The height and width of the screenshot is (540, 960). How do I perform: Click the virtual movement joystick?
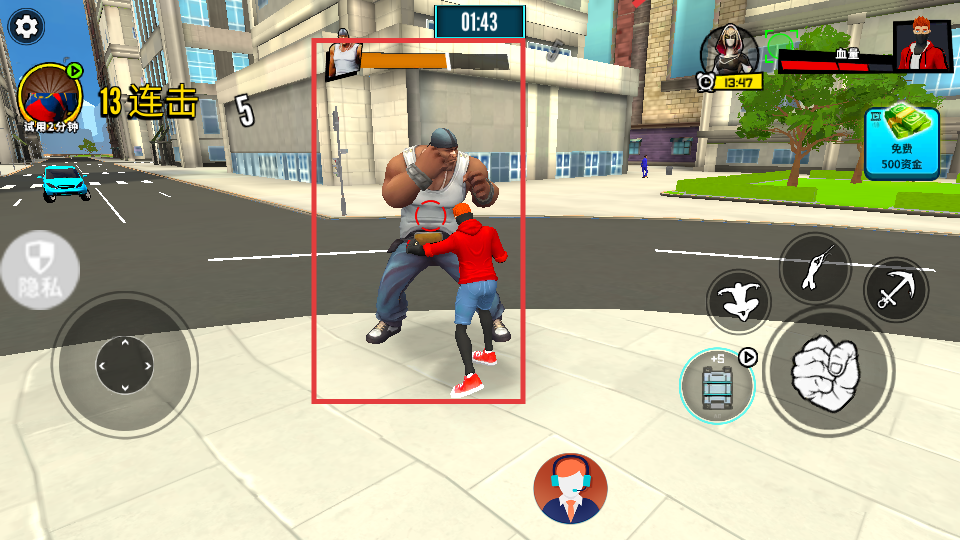[x=124, y=365]
